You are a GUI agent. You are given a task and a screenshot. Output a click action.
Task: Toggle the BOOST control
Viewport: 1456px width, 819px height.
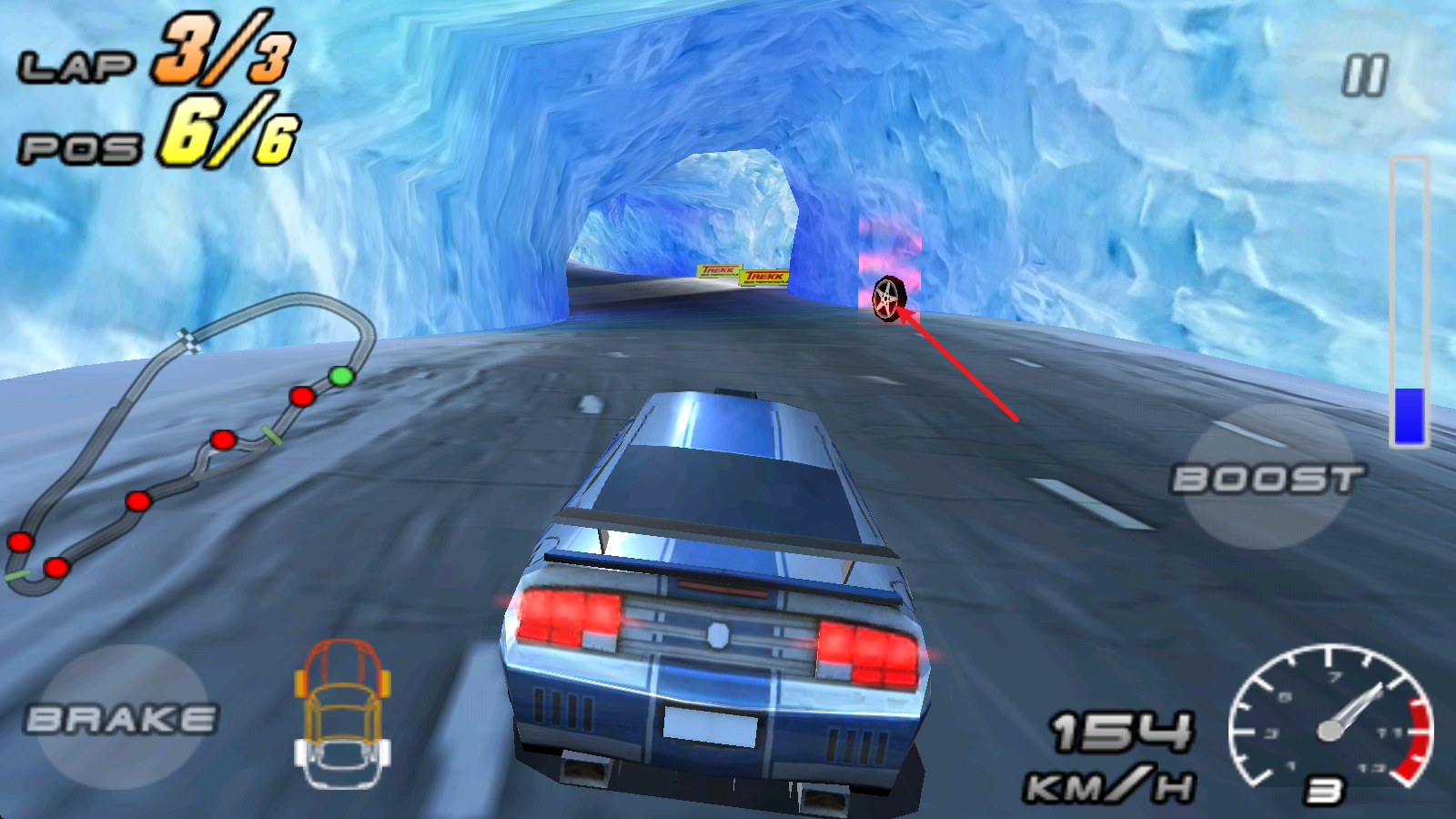point(1268,477)
